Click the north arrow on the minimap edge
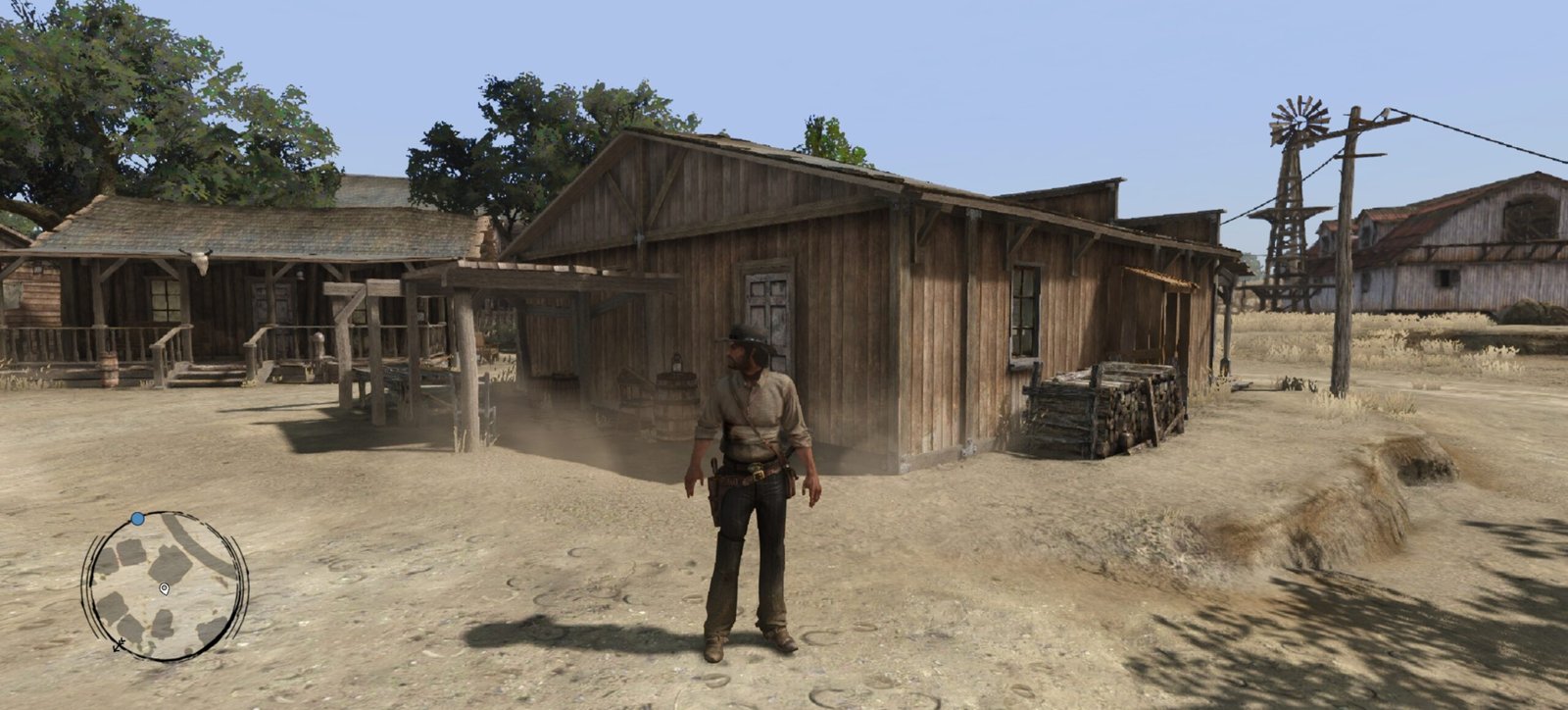Screen dimensions: 1568x710 119,644
